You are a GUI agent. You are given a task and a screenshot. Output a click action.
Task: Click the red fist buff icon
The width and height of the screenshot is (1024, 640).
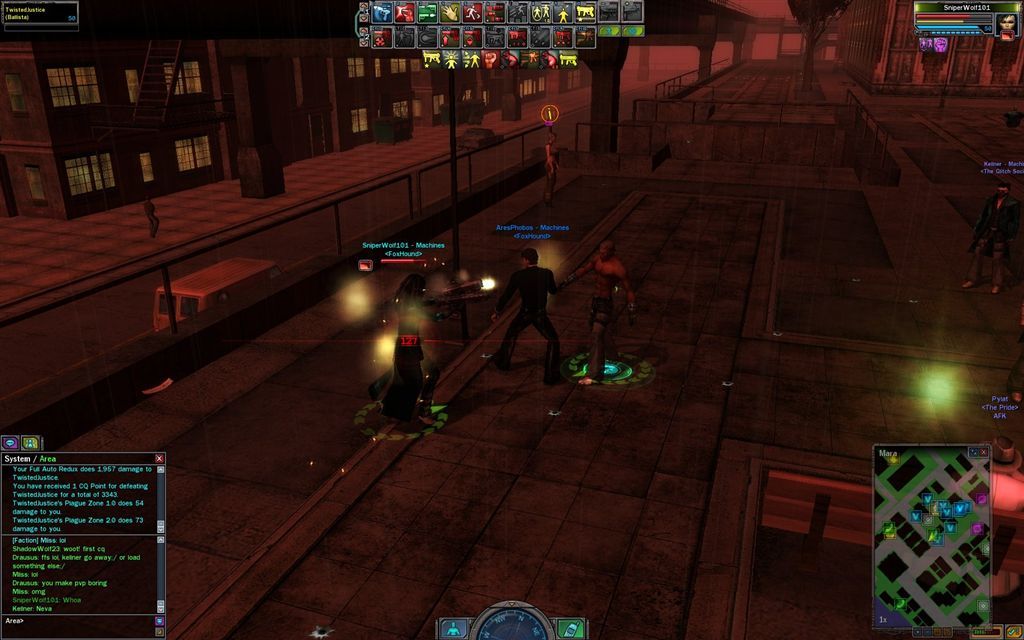[490, 59]
